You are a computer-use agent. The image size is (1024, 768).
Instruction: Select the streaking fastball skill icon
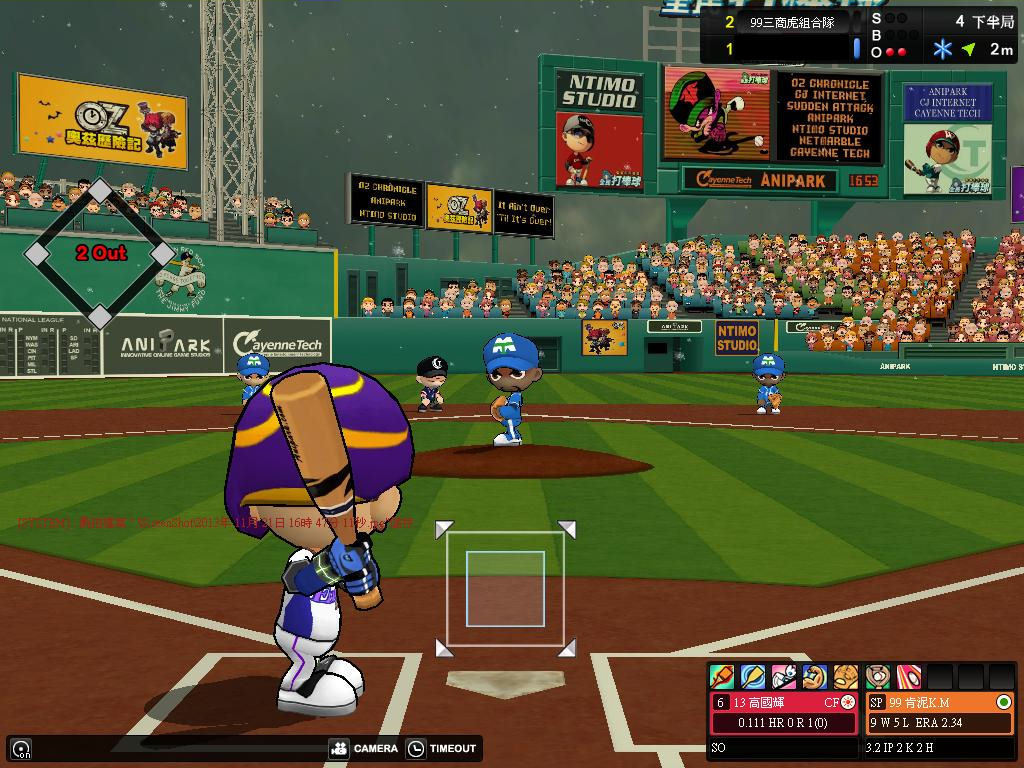click(x=908, y=677)
